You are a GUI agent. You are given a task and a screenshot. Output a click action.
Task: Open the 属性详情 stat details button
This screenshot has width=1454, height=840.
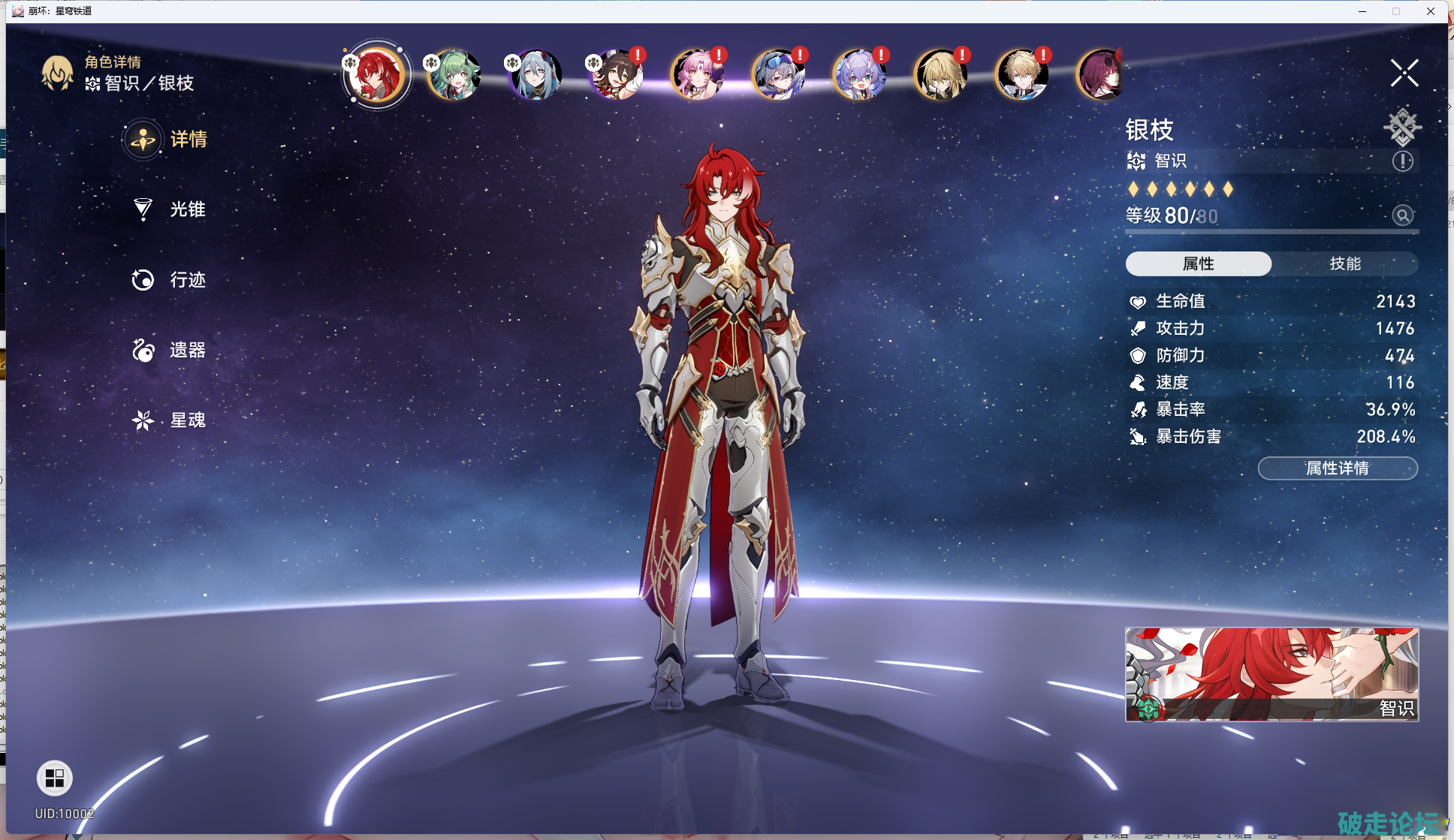1338,468
